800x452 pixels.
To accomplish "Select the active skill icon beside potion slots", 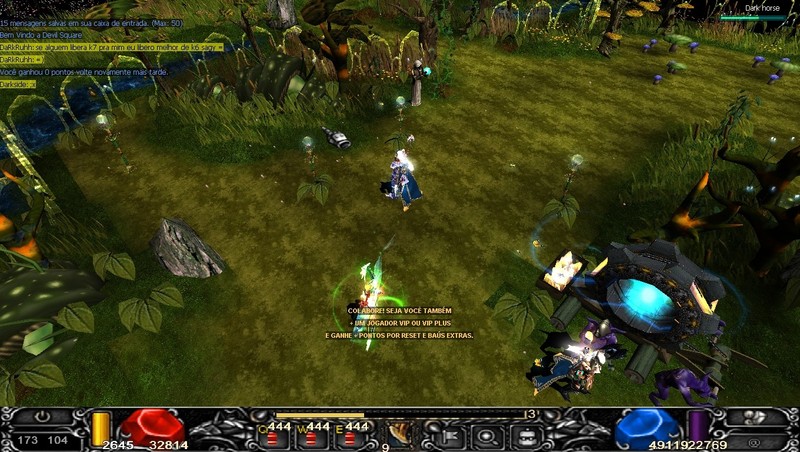I will click(x=398, y=434).
